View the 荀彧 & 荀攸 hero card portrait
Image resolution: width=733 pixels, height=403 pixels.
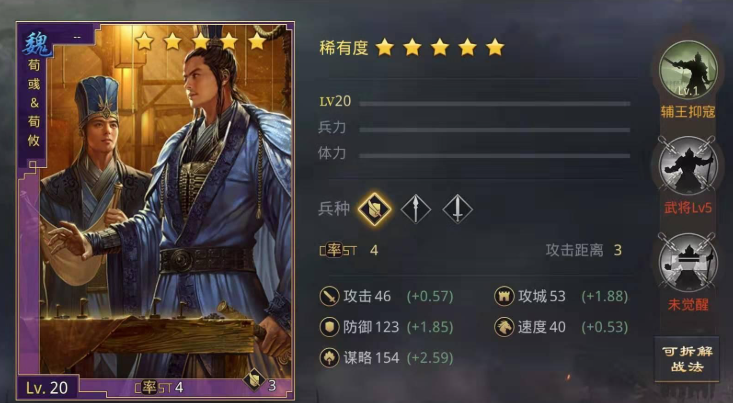(152, 210)
